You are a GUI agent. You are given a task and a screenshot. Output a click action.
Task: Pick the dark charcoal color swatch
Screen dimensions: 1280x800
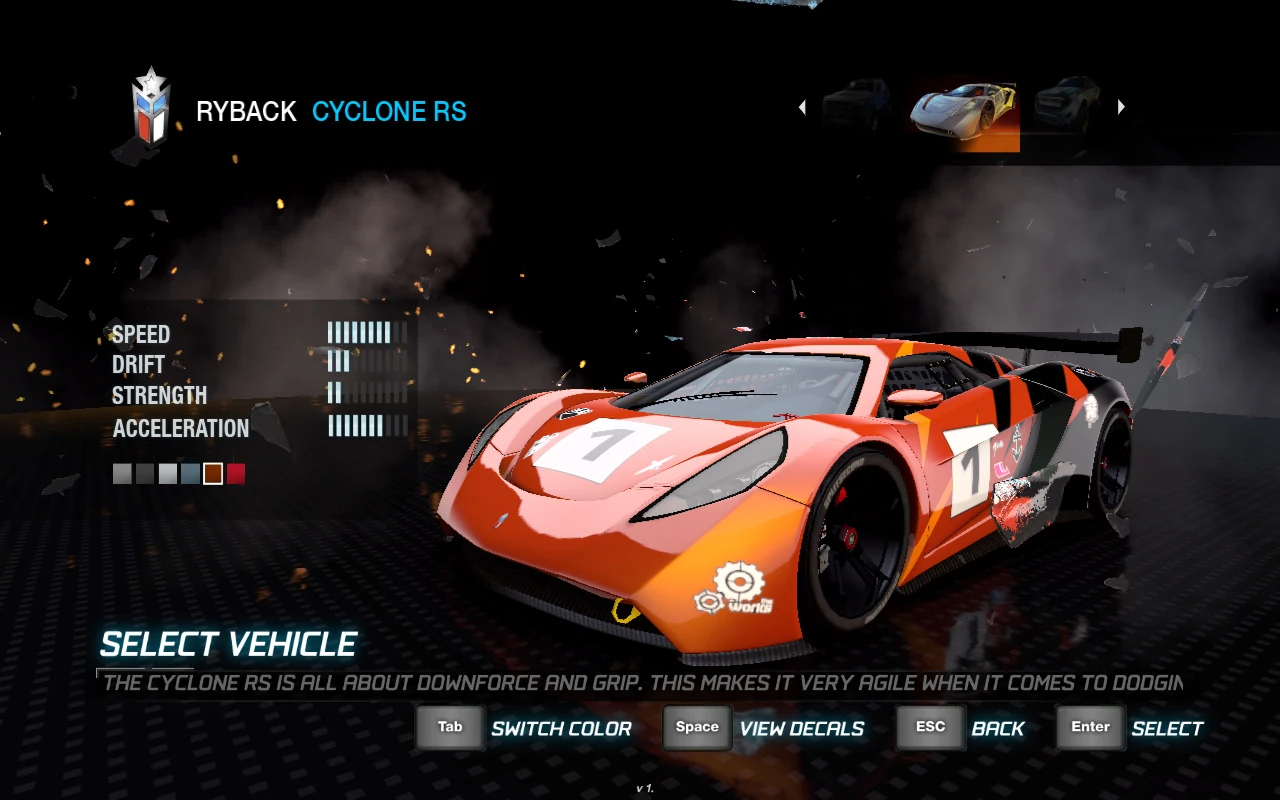coord(145,474)
